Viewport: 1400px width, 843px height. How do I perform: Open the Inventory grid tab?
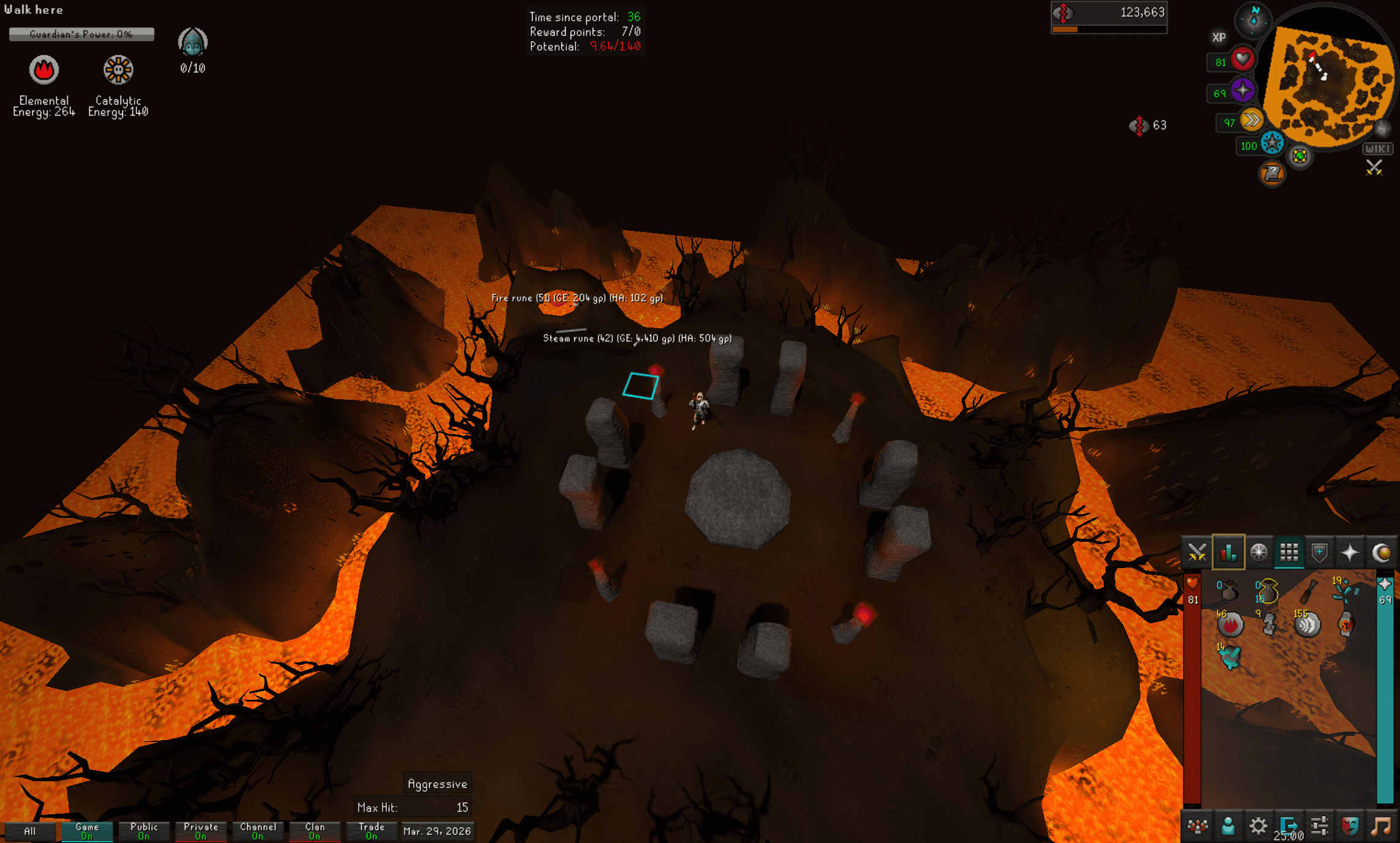(x=1290, y=553)
